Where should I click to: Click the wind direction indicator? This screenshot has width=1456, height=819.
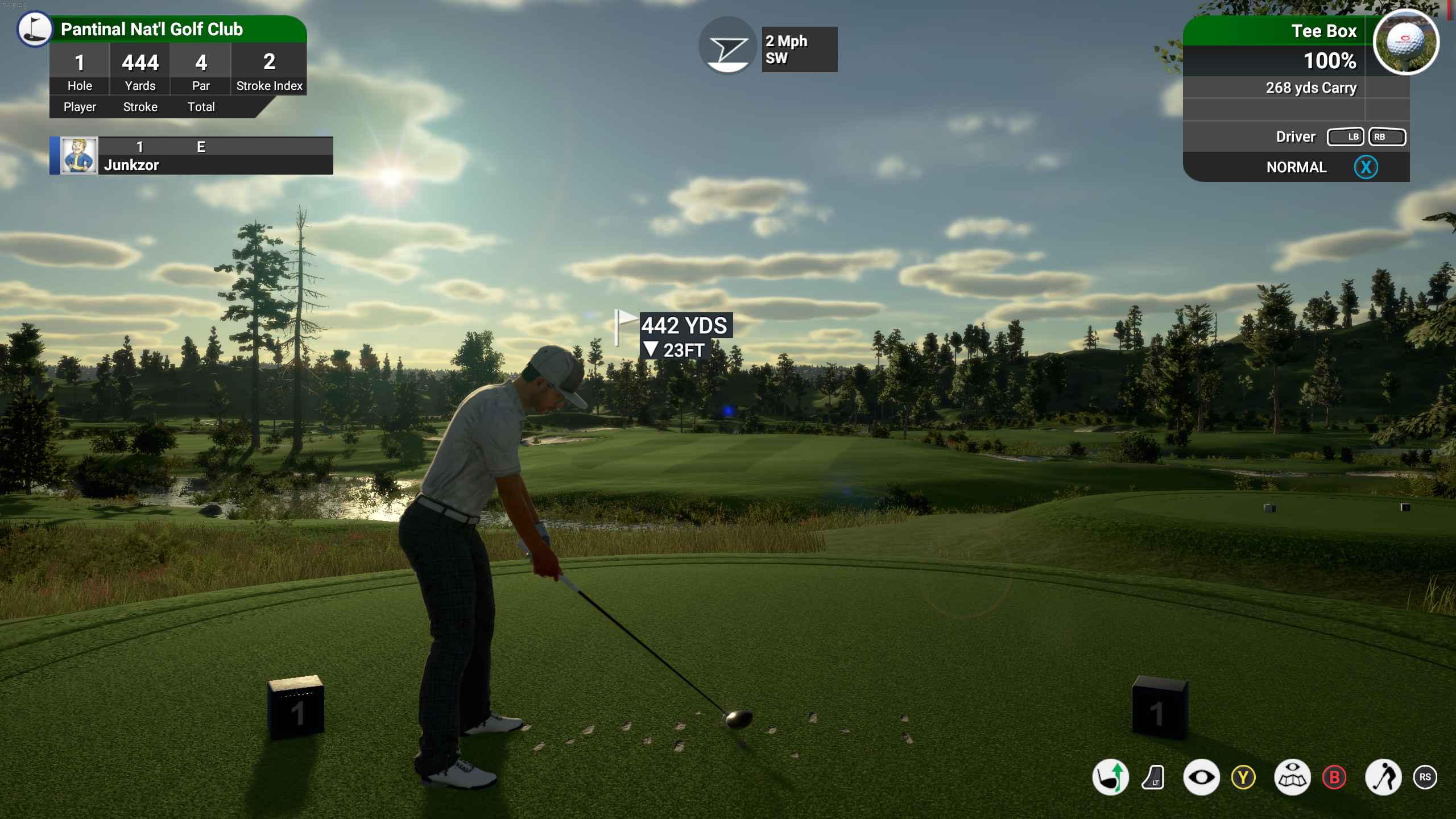point(727,47)
